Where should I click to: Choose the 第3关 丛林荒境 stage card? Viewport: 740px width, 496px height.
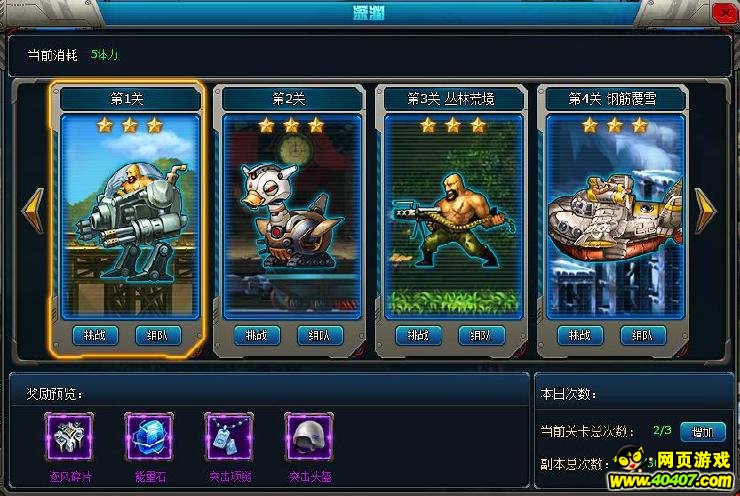click(452, 215)
